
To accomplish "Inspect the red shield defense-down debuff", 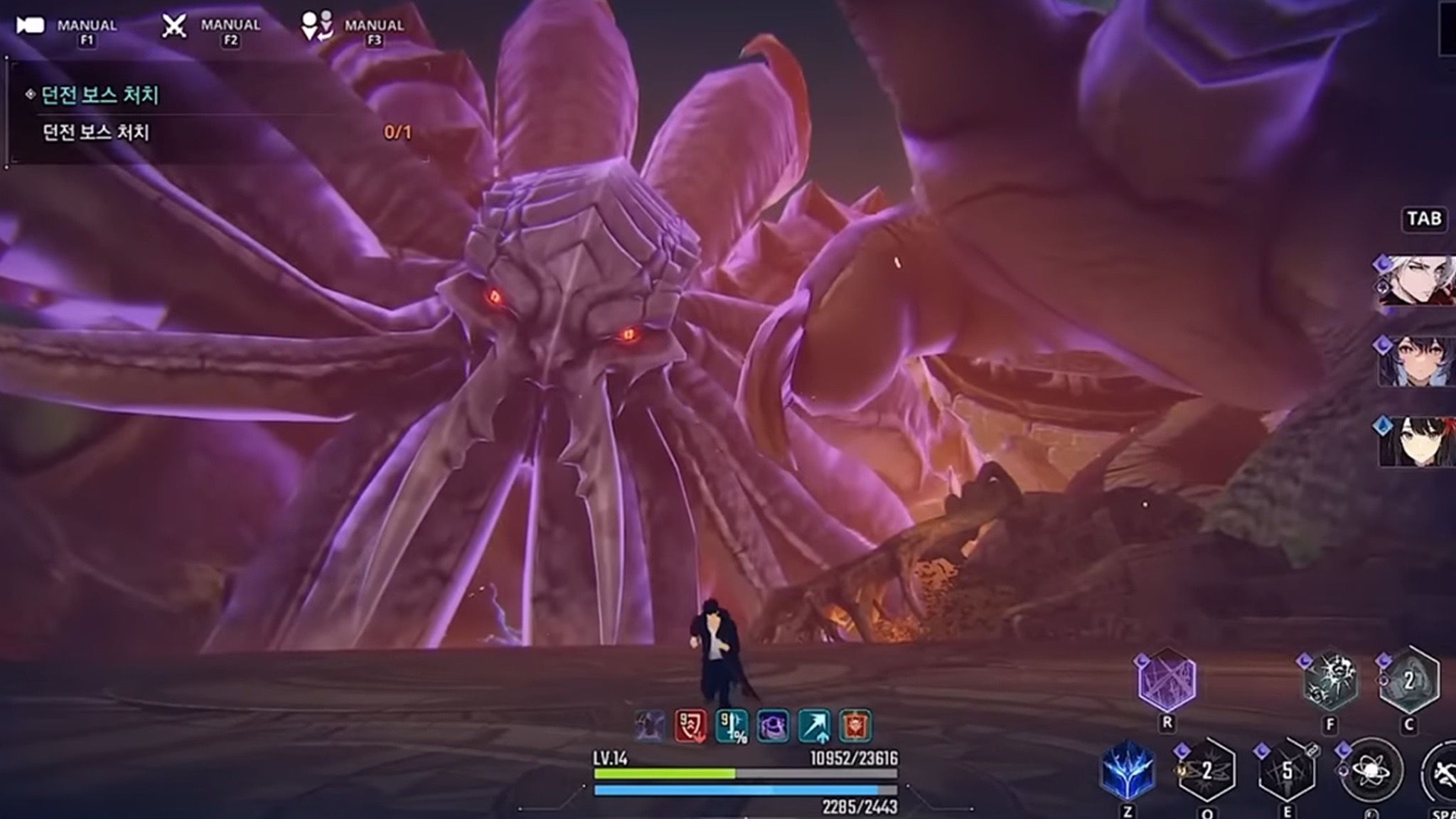I will click(690, 727).
